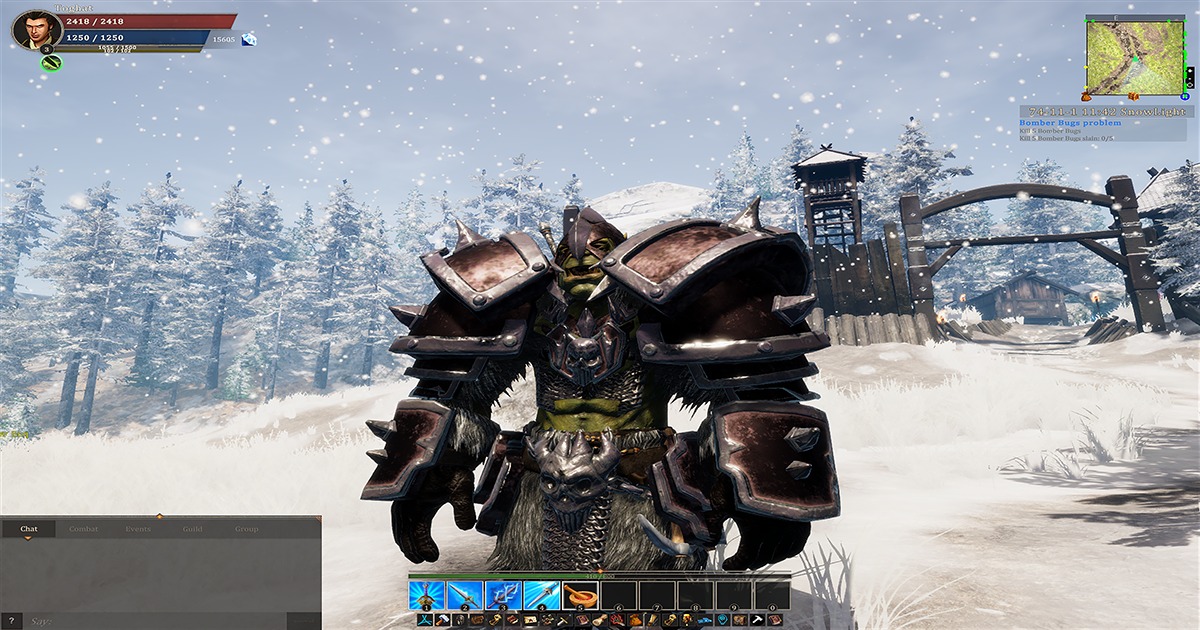The image size is (1200, 630).
Task: Open the last red book menu icon
Action: tap(775, 620)
